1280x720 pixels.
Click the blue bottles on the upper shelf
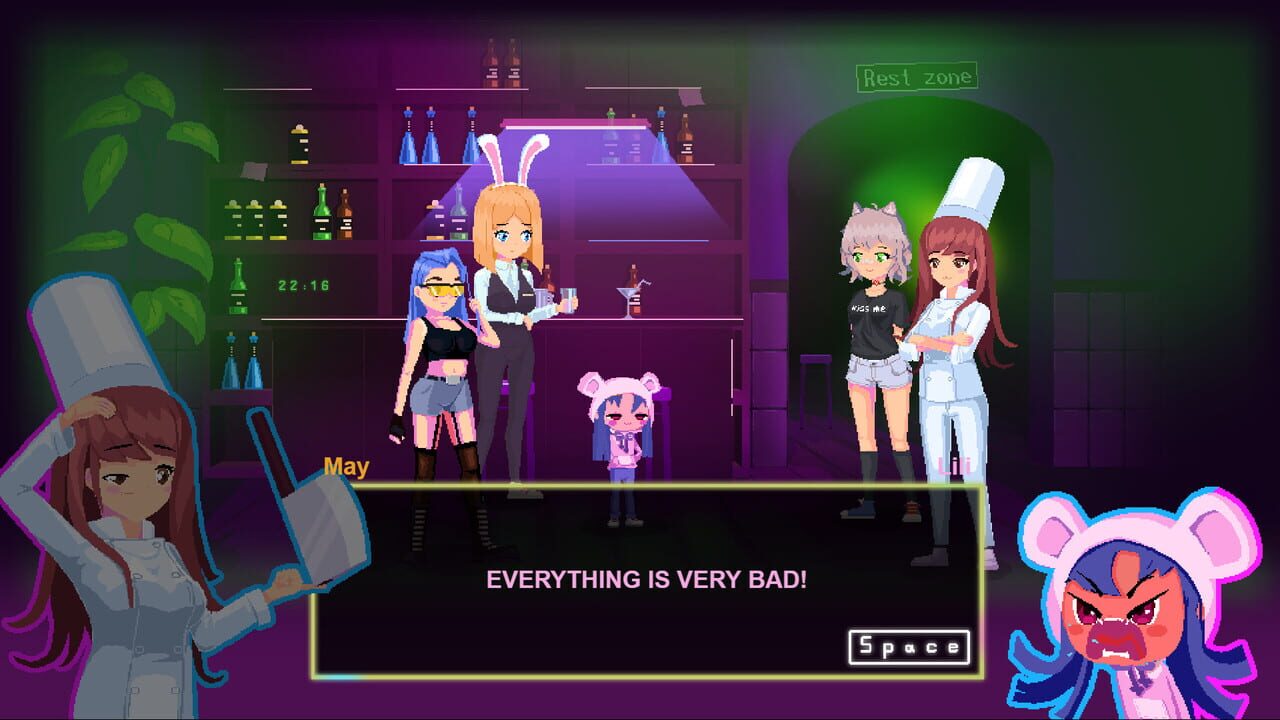(x=430, y=135)
